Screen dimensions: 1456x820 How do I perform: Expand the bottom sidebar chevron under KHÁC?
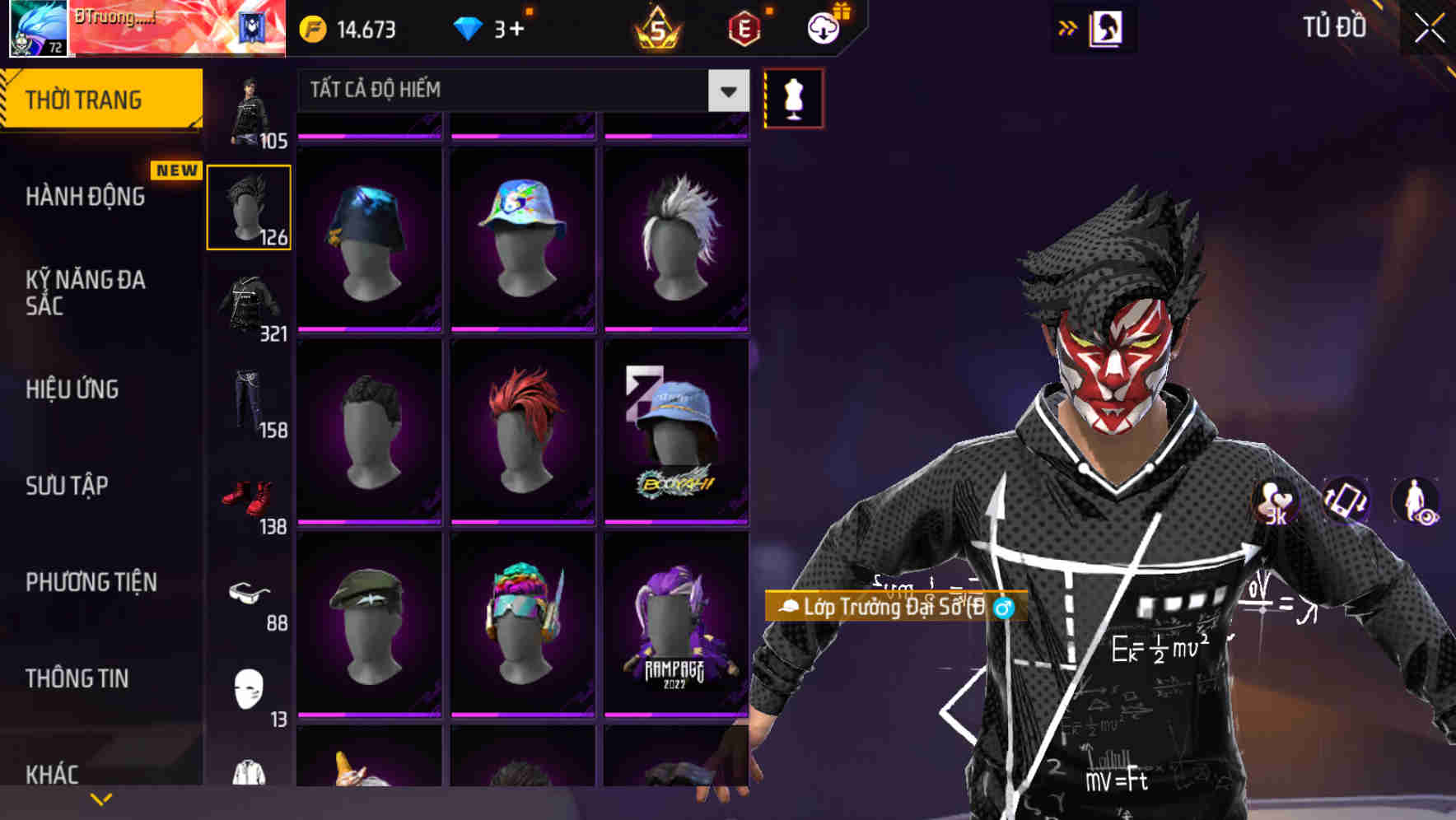click(x=101, y=799)
